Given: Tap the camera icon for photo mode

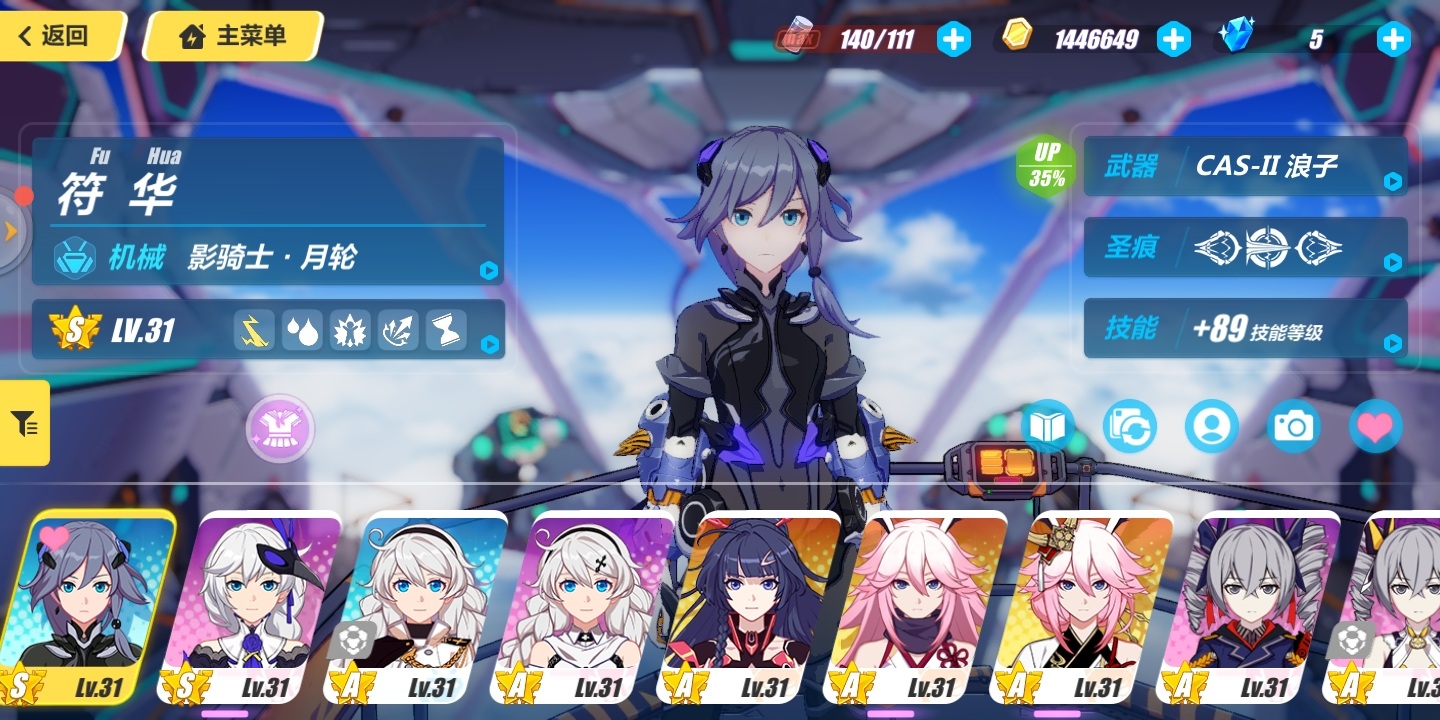Looking at the screenshot, I should click(x=1293, y=427).
